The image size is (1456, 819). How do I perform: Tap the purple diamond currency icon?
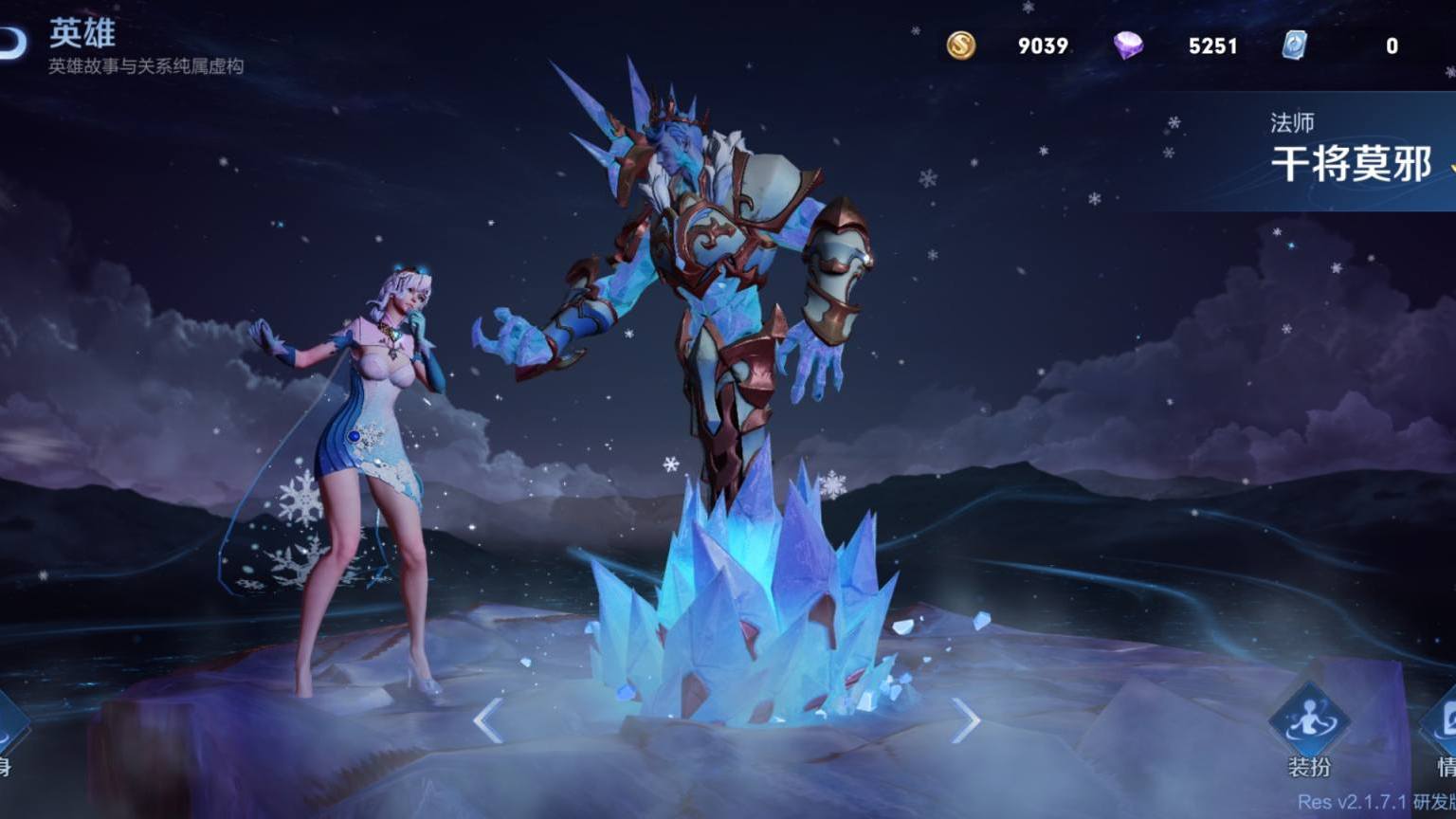[1128, 45]
